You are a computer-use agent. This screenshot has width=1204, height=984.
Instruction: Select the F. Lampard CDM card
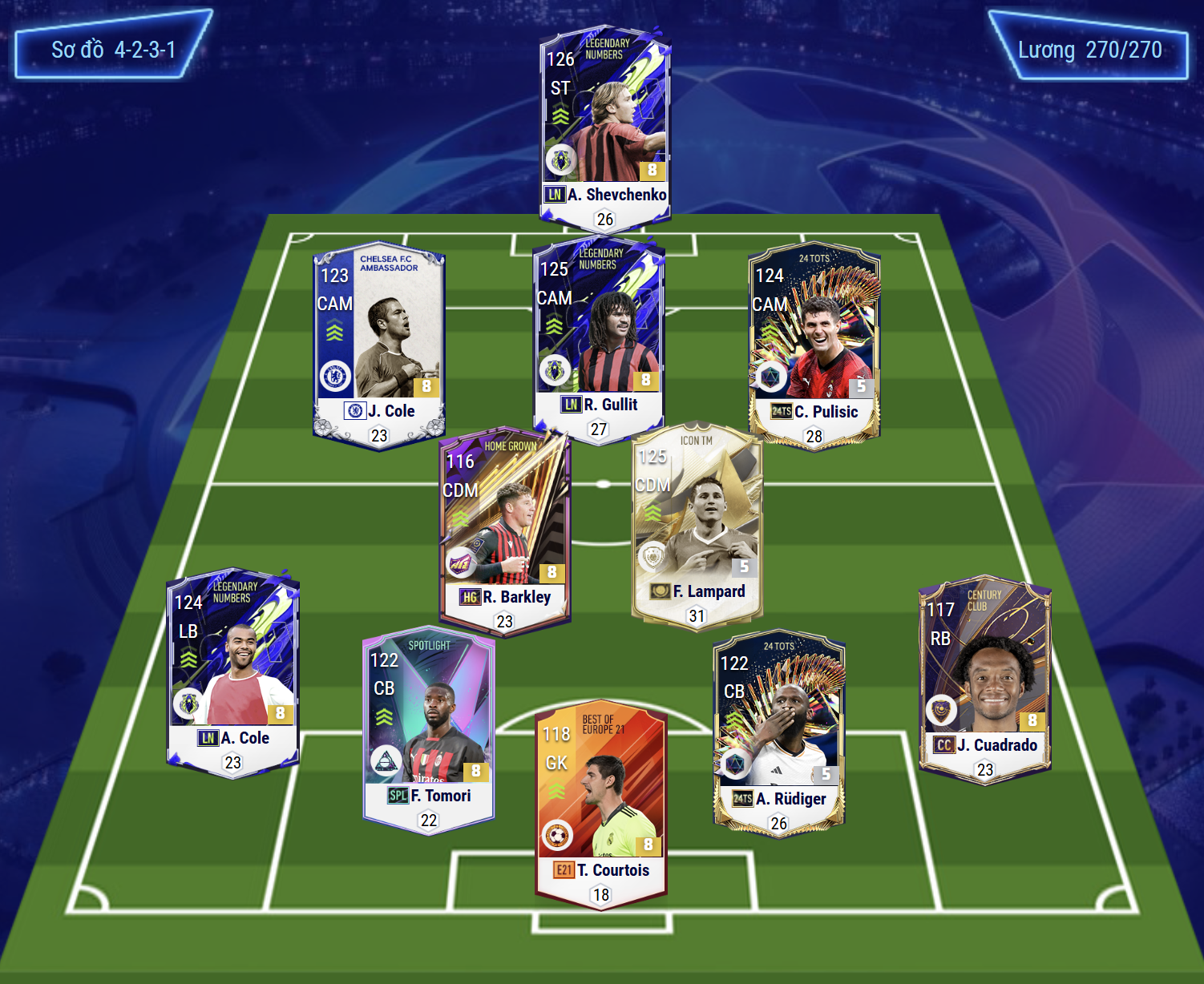click(697, 525)
